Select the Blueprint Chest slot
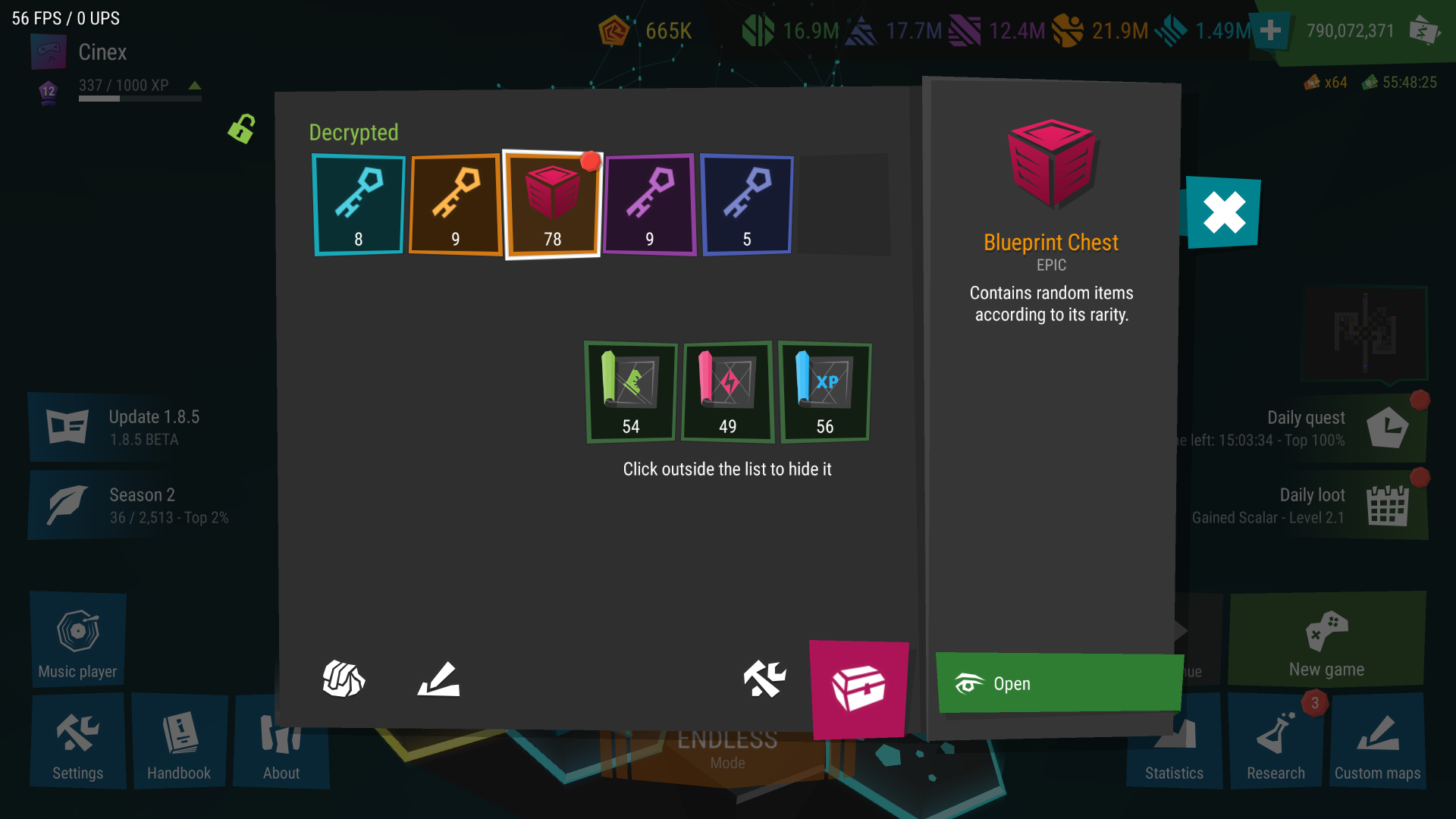The height and width of the screenshot is (819, 1456). tap(552, 205)
